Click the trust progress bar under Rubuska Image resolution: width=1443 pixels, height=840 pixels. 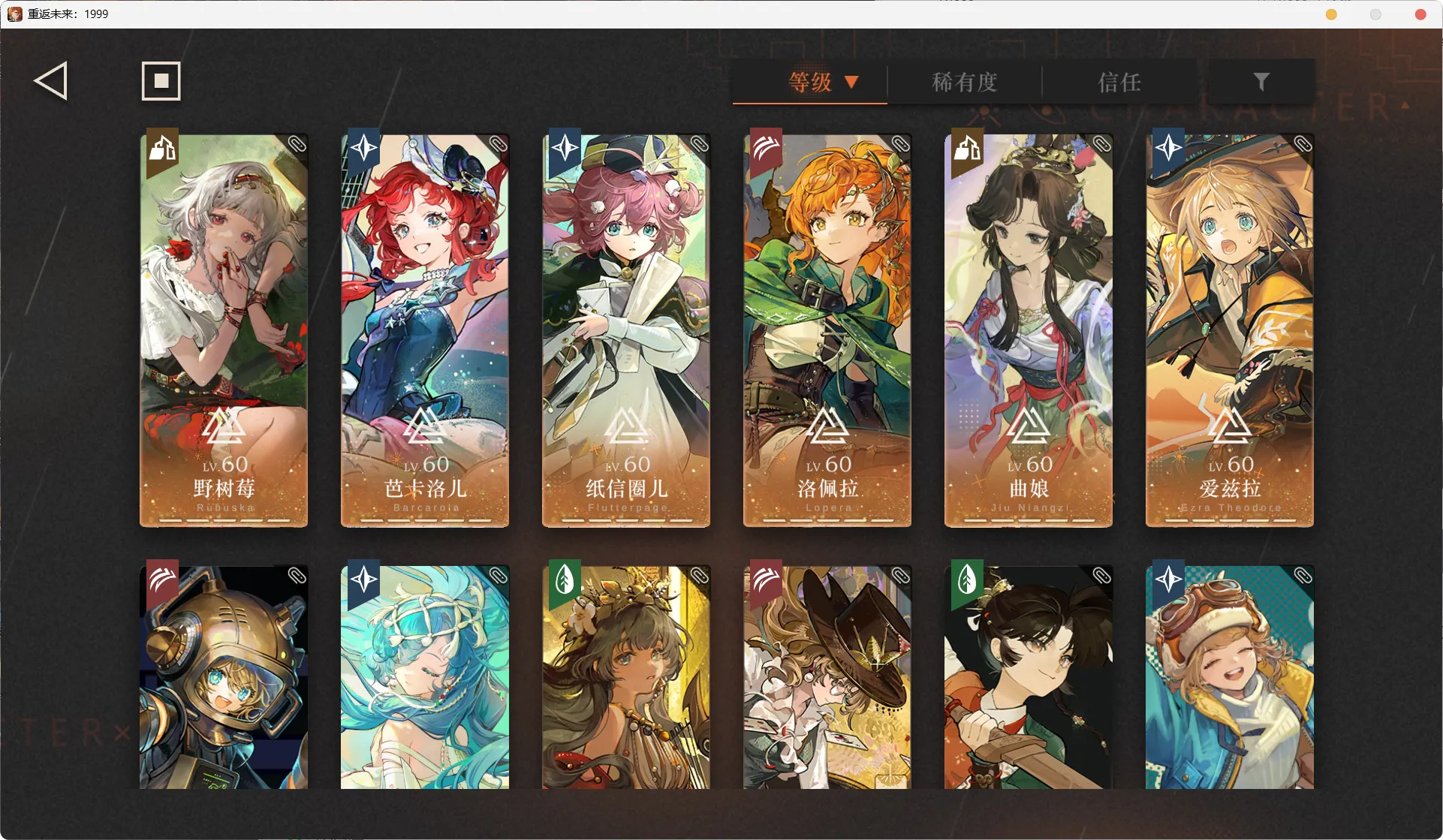click(223, 519)
